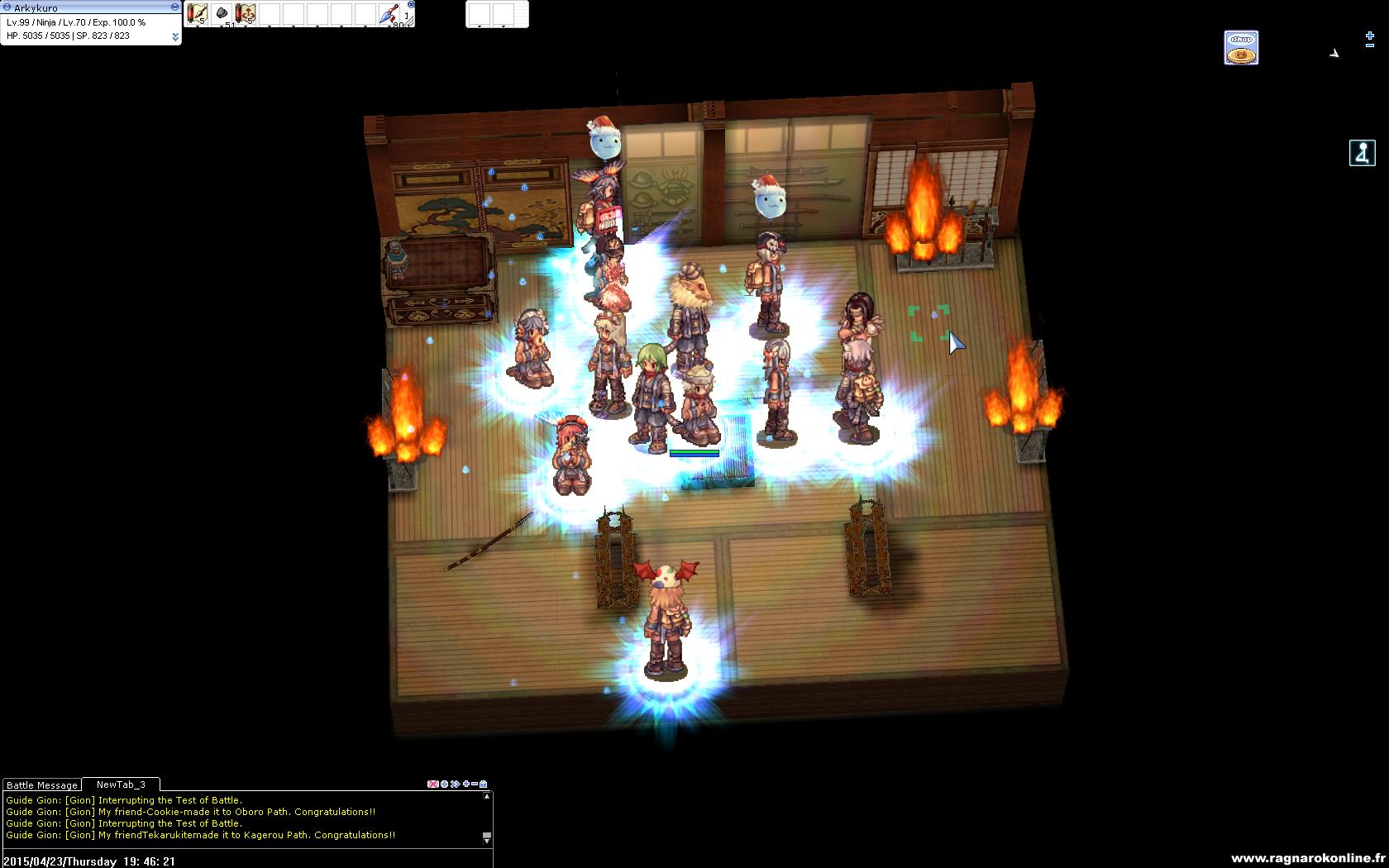The height and width of the screenshot is (868, 1389).
Task: Click the round chat options icon
Action: coord(444,784)
